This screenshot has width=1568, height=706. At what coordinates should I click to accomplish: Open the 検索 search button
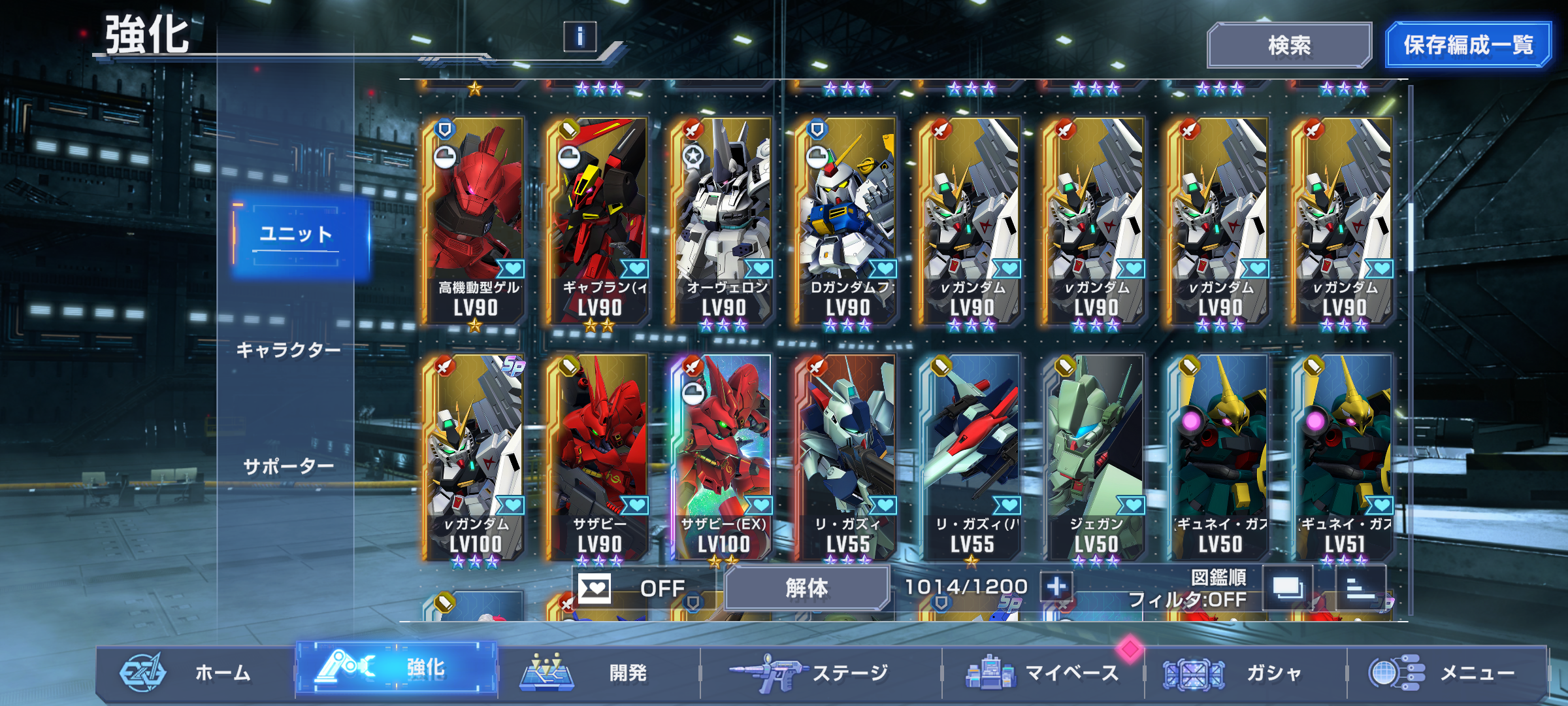1288,45
